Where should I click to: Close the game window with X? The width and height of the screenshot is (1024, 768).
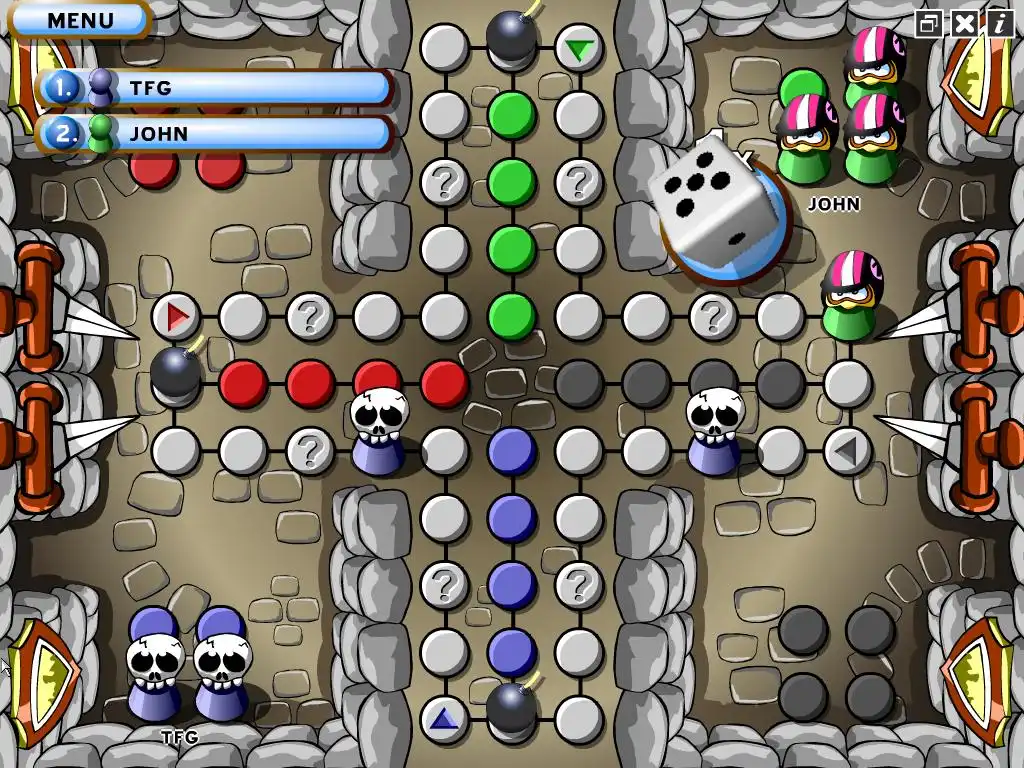tap(964, 24)
